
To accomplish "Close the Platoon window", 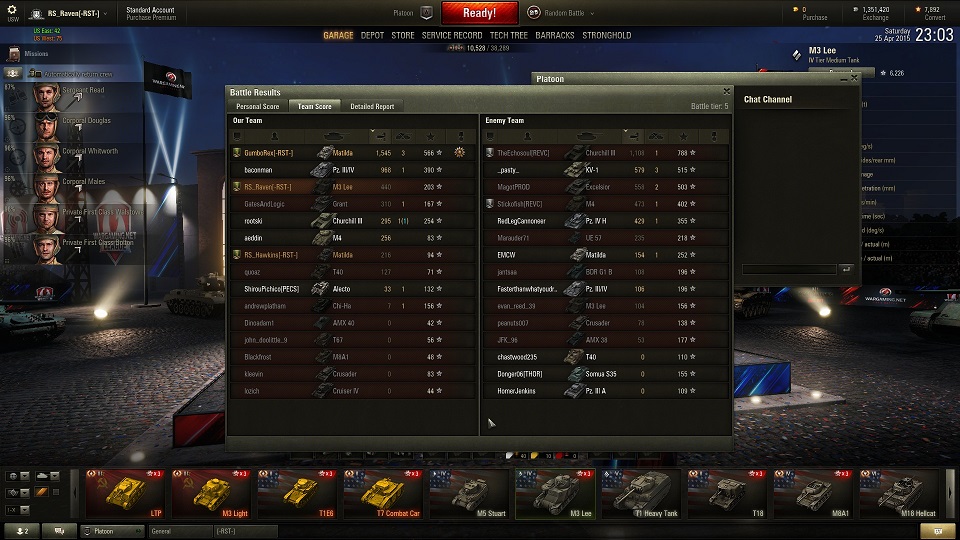I will point(853,76).
